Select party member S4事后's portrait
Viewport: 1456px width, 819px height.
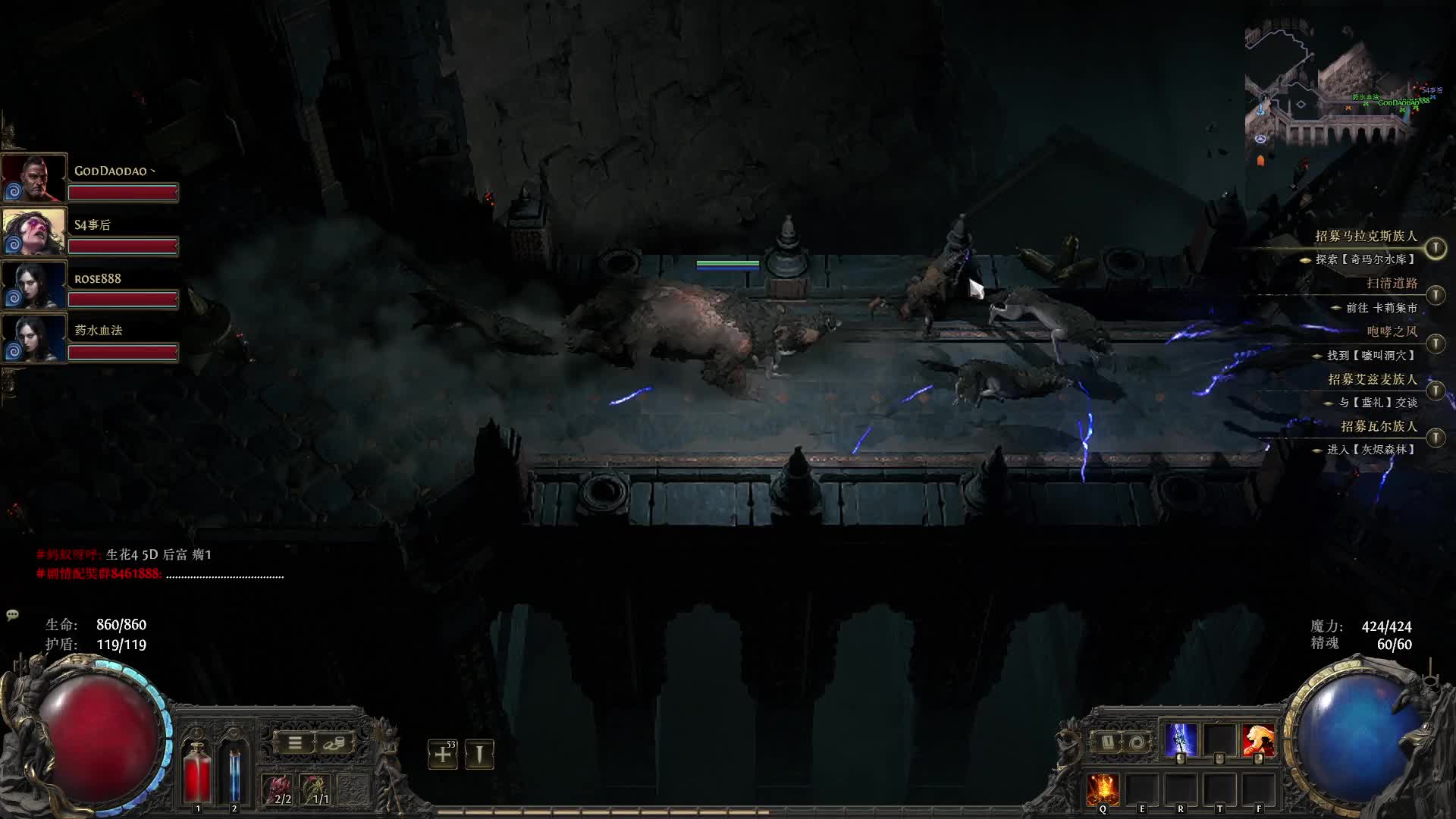33,231
